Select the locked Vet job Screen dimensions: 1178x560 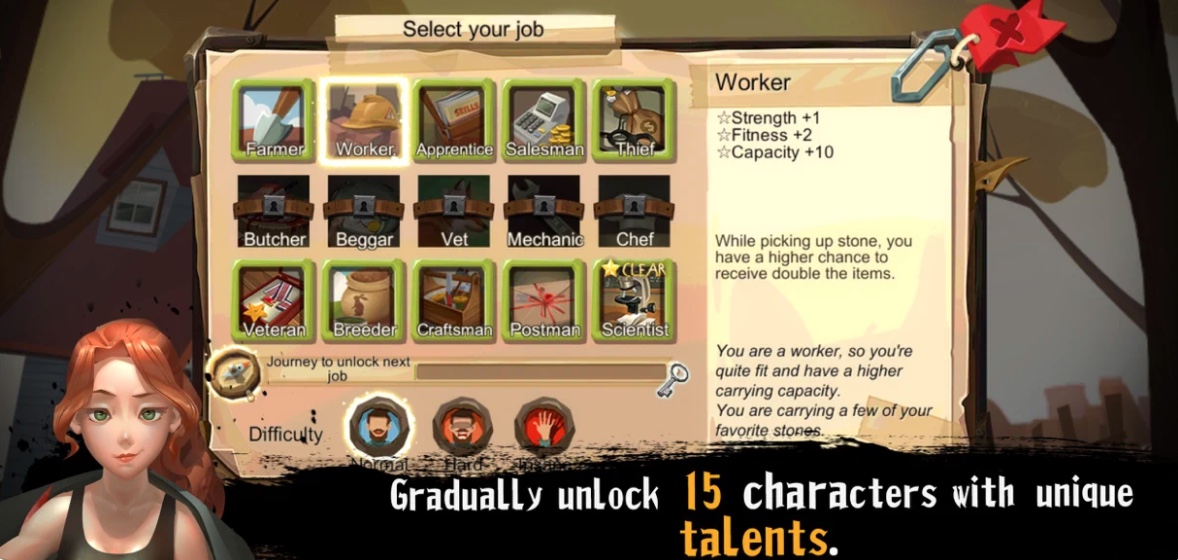click(454, 211)
